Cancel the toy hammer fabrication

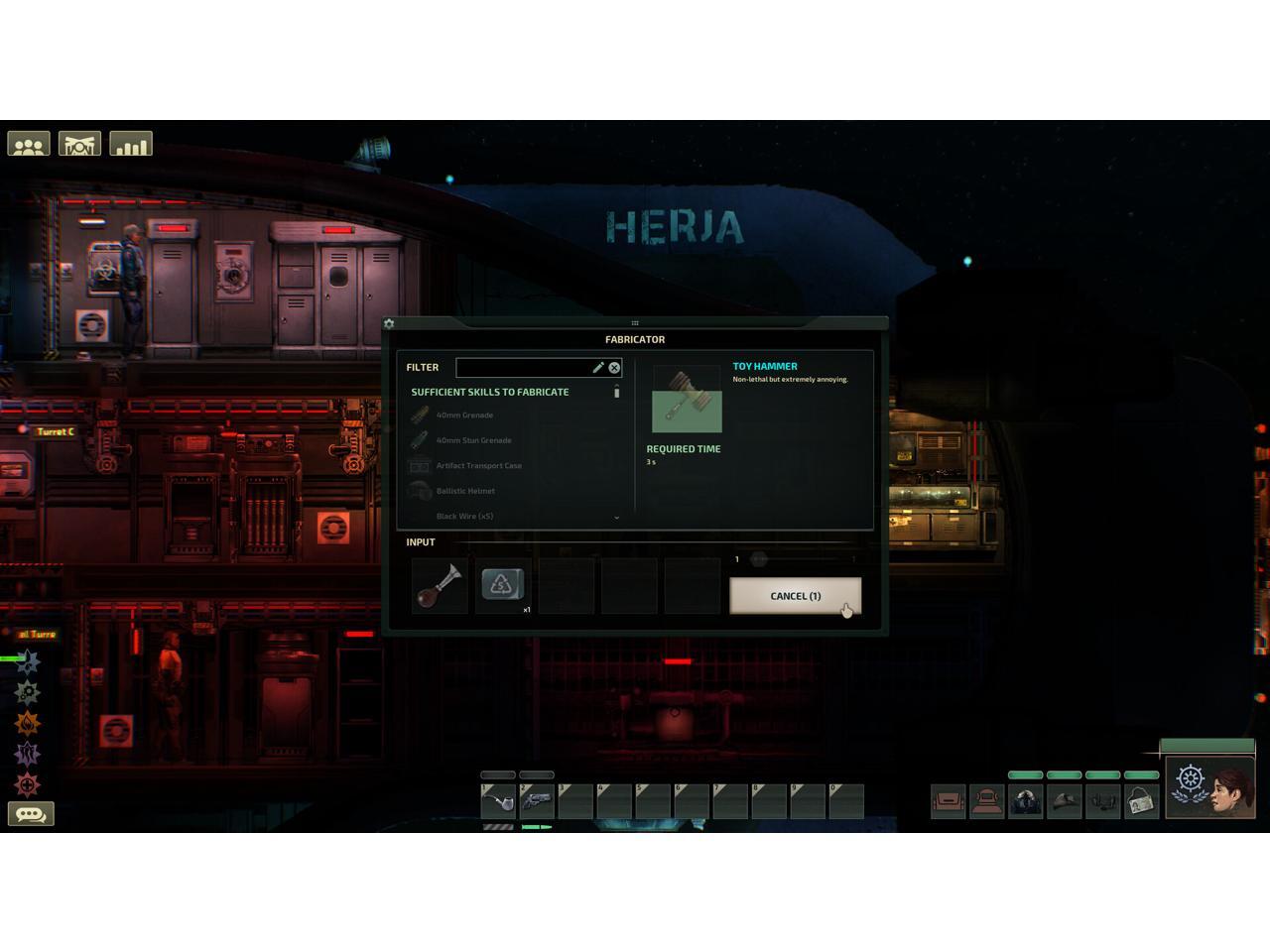[x=795, y=596]
